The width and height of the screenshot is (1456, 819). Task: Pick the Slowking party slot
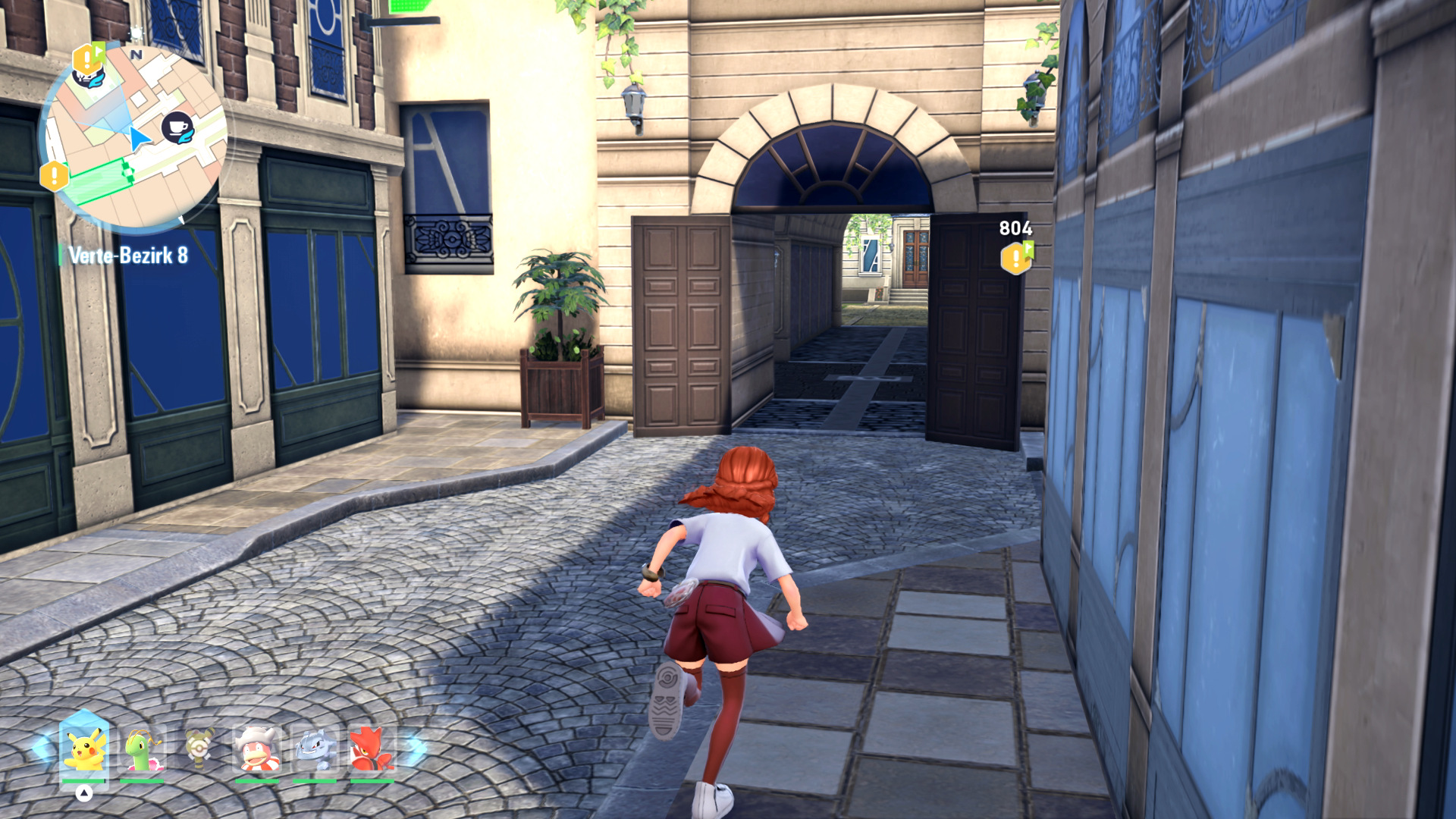tap(257, 749)
